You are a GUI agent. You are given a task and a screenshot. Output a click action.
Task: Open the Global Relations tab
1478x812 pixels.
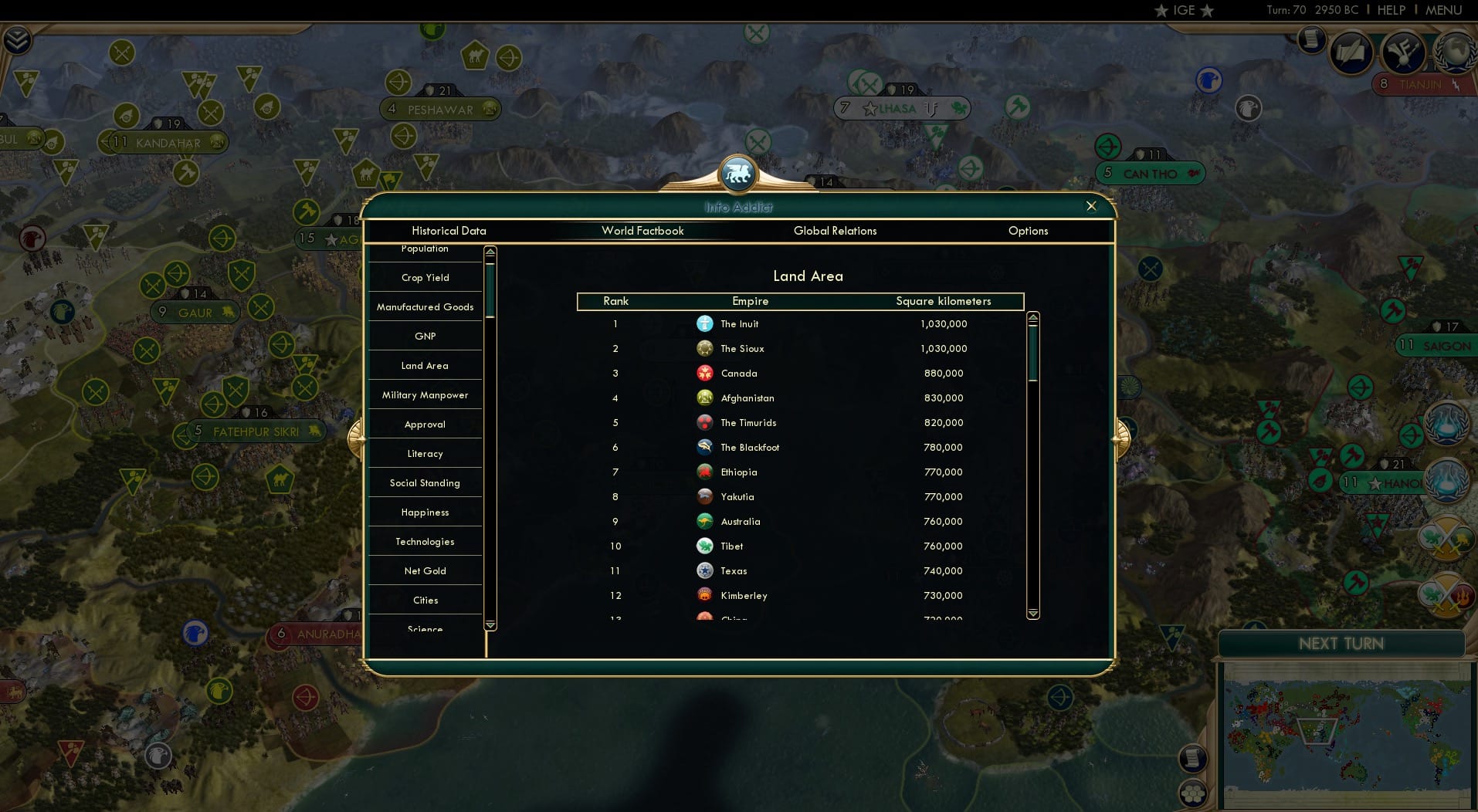[835, 230]
